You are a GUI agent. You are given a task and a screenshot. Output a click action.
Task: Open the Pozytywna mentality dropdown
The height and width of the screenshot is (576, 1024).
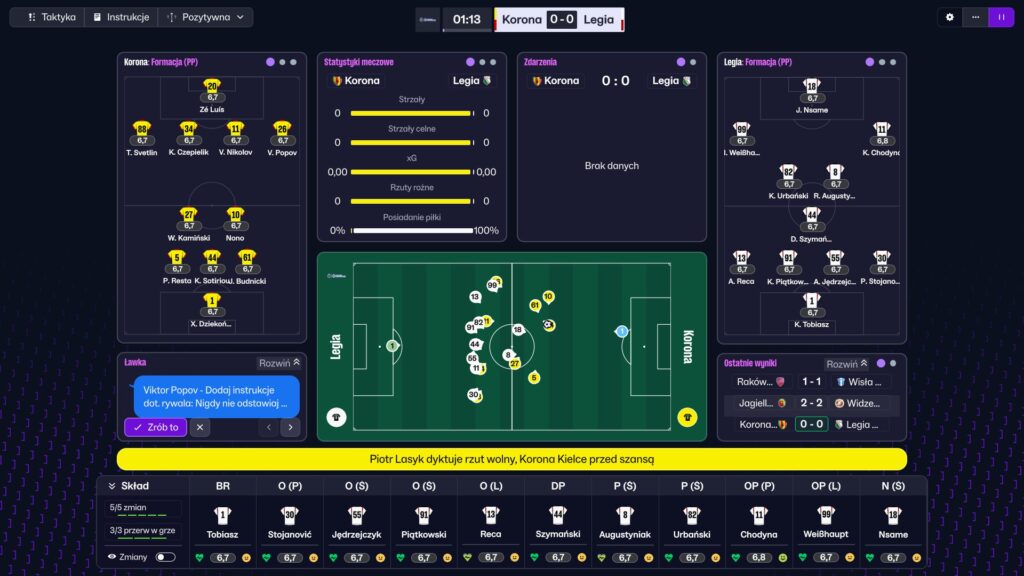coord(206,17)
